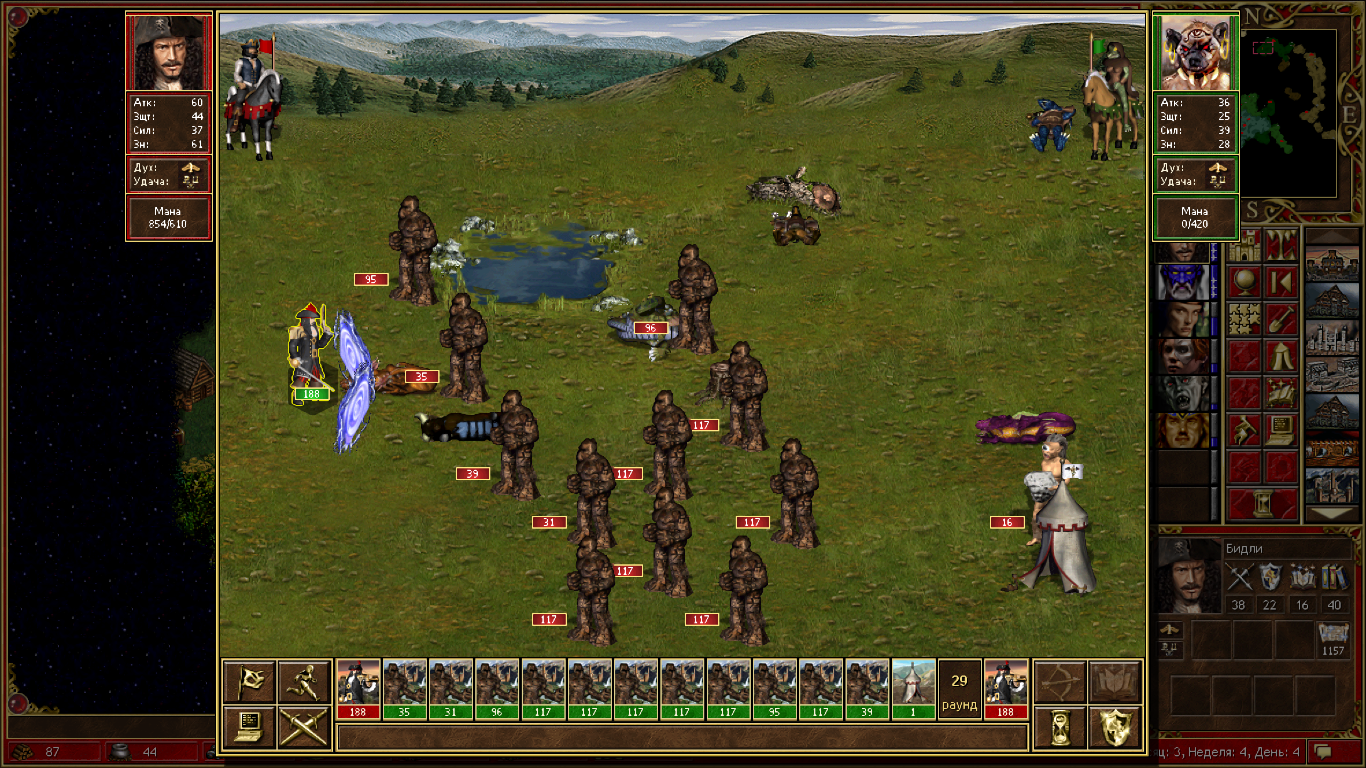Surrender the battle with the flag button
1366x768 pixels.
coord(249,681)
